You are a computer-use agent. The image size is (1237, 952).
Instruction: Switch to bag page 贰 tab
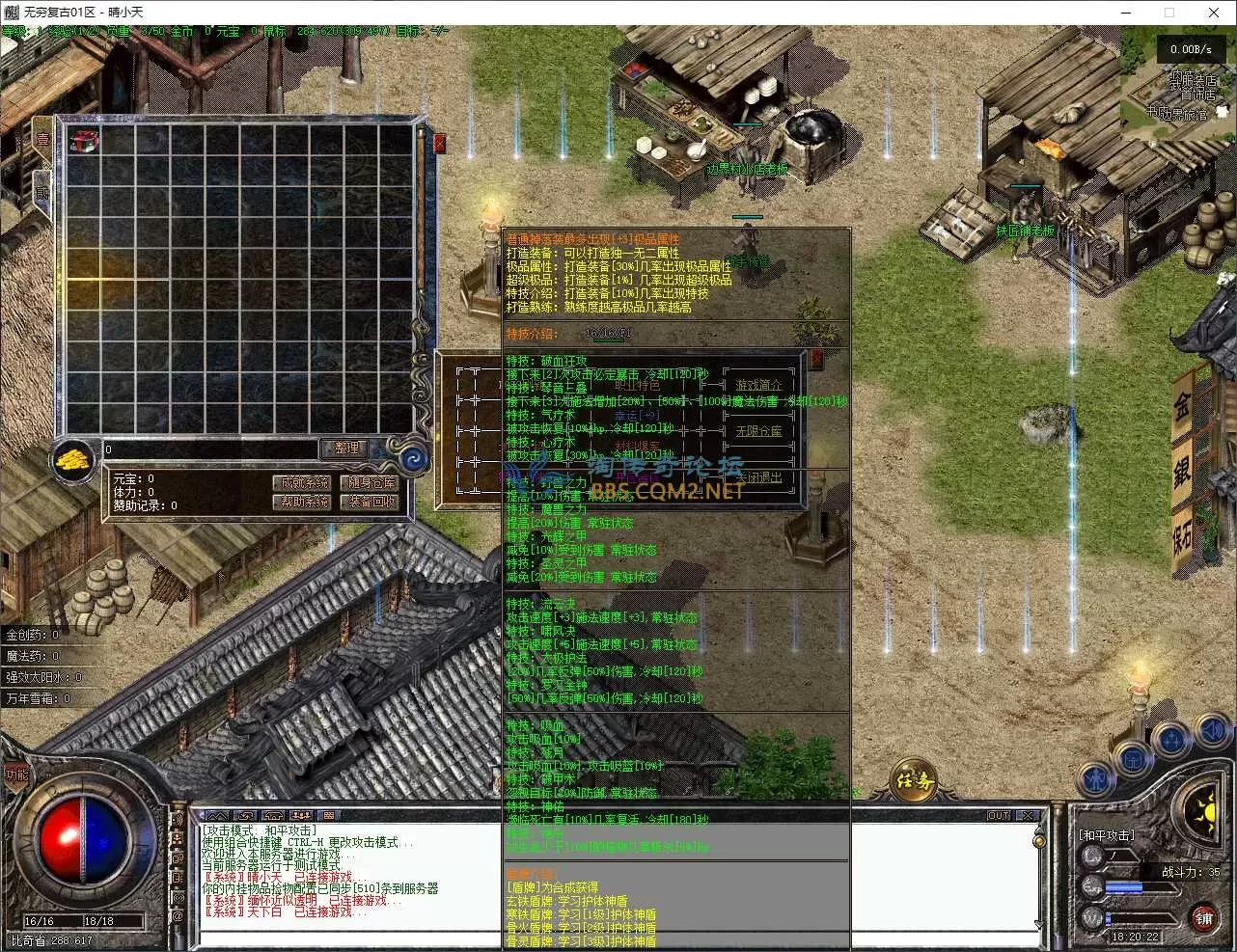[42, 190]
